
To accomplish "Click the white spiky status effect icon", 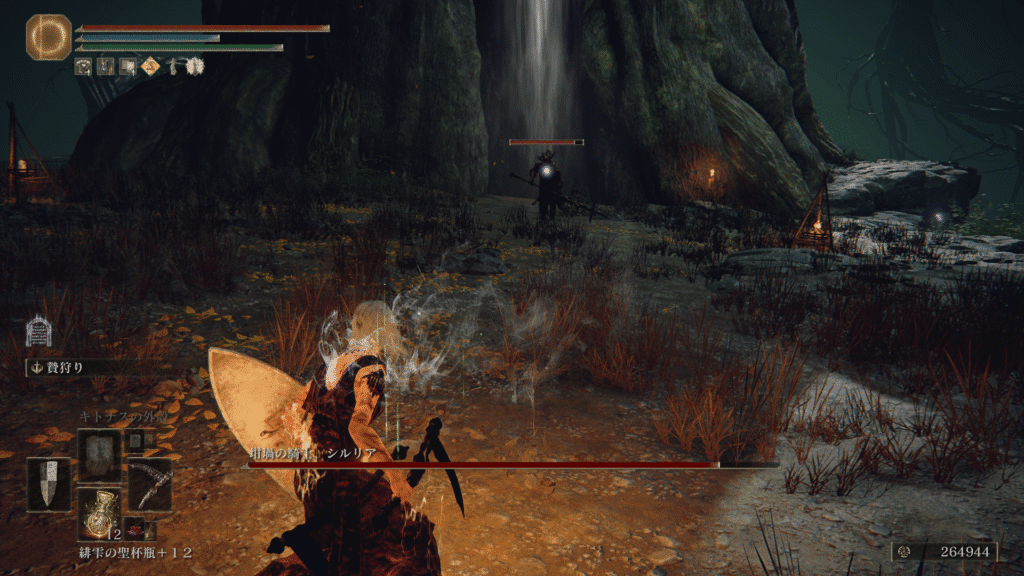I will coord(194,67).
